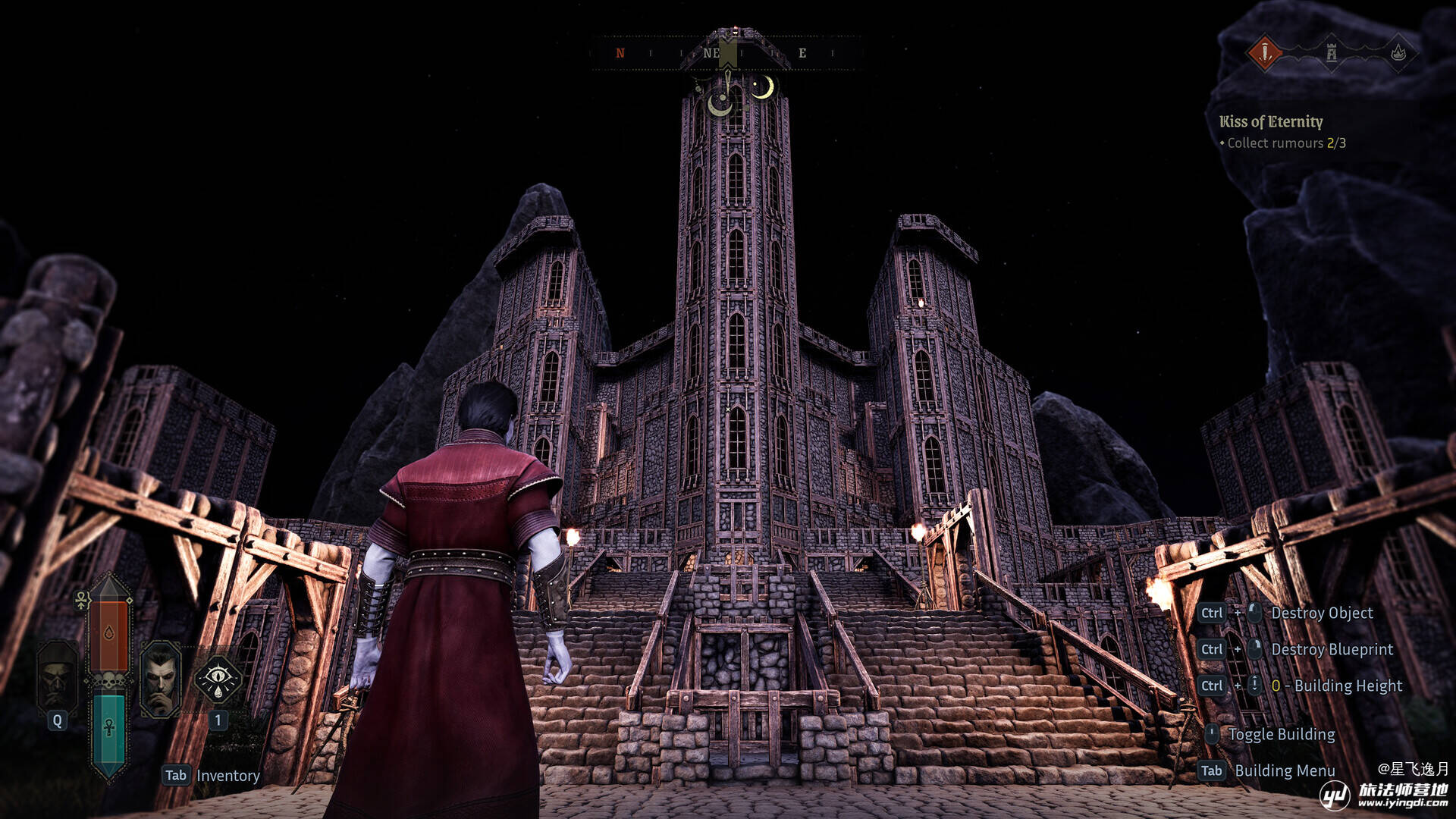Click the Toggle Building option

pyautogui.click(x=1282, y=734)
